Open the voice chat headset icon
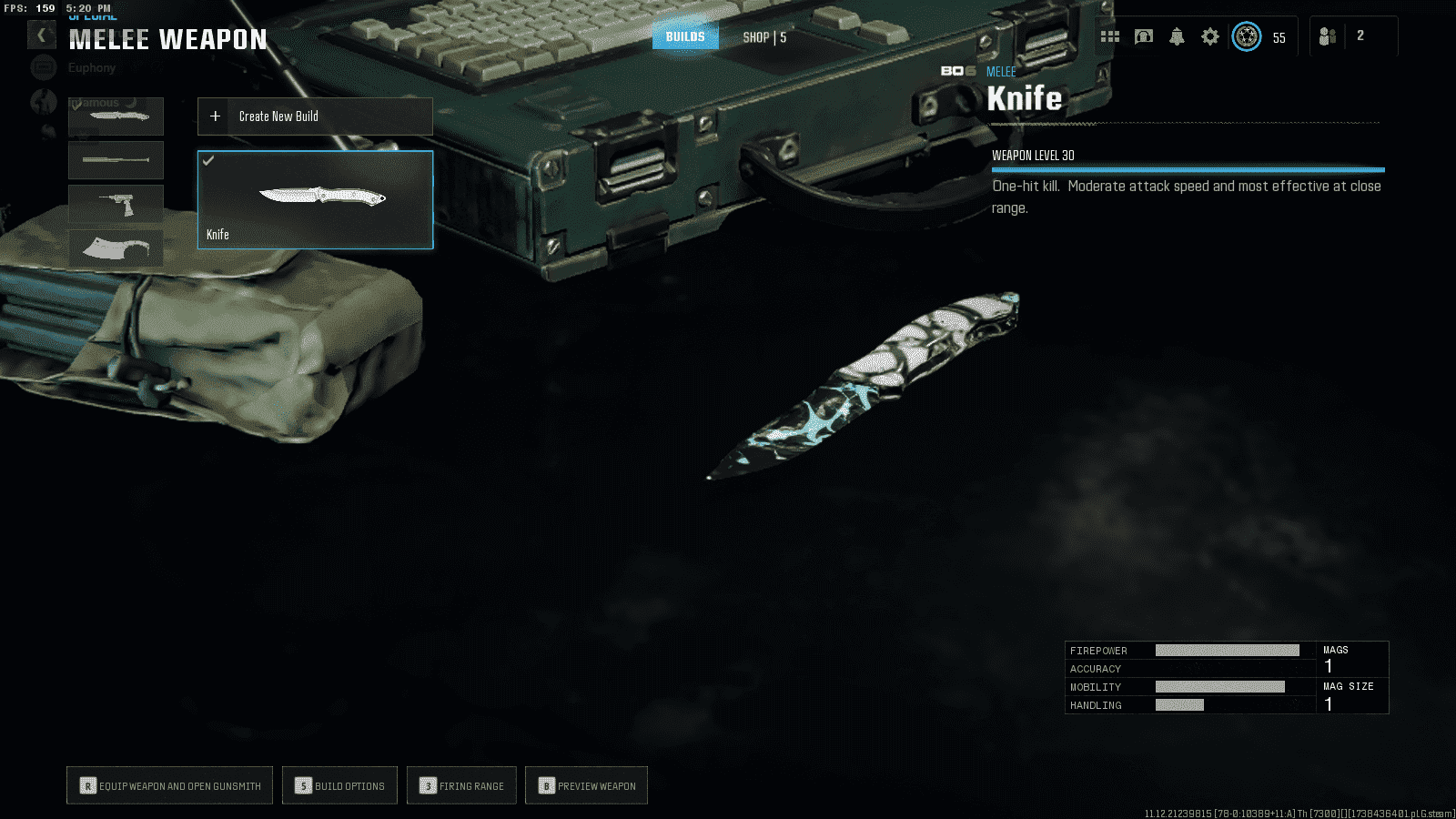This screenshot has width=1456, height=819. click(x=1144, y=36)
